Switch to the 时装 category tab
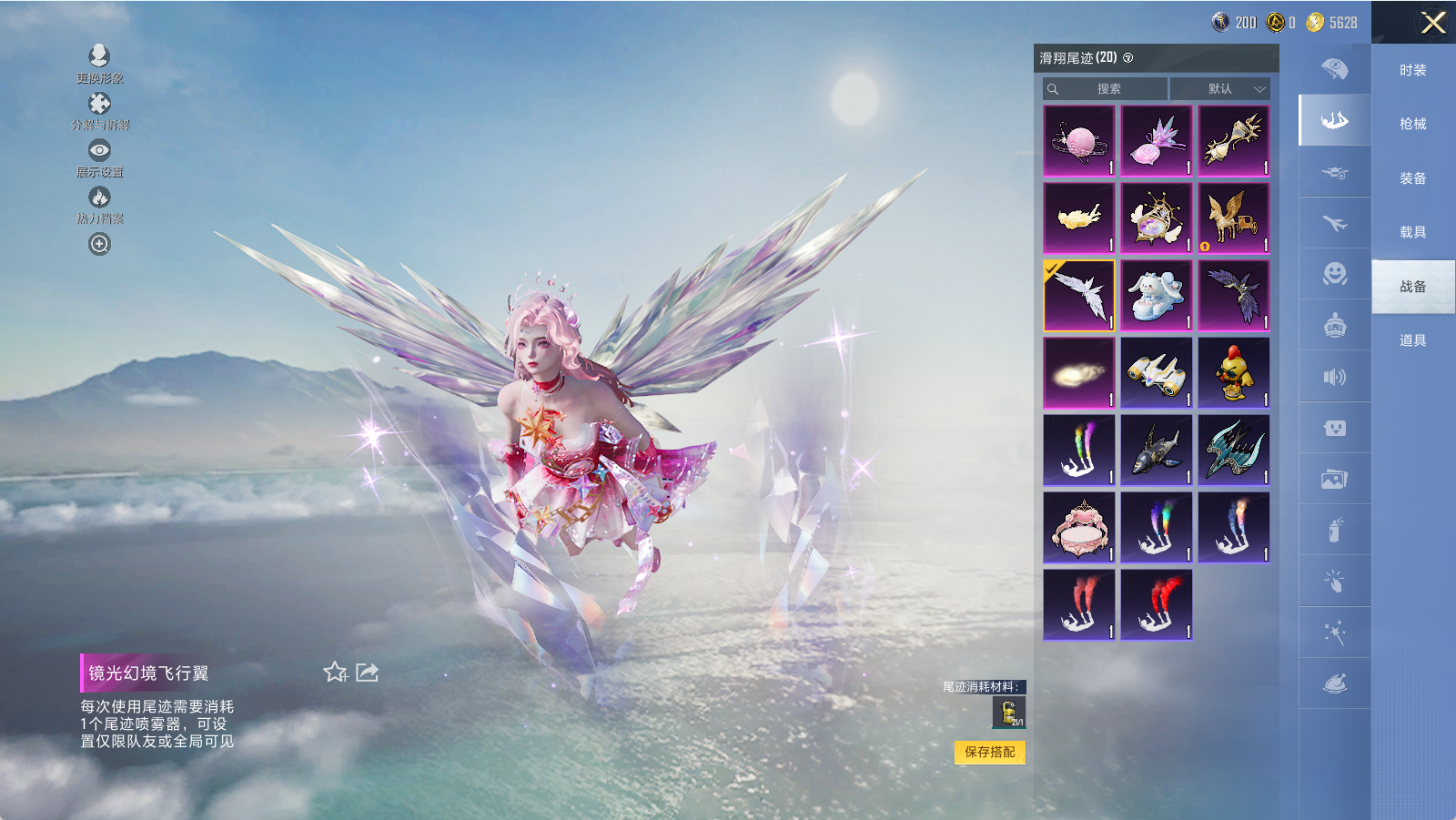This screenshot has height=820, width=1456. tap(1412, 70)
